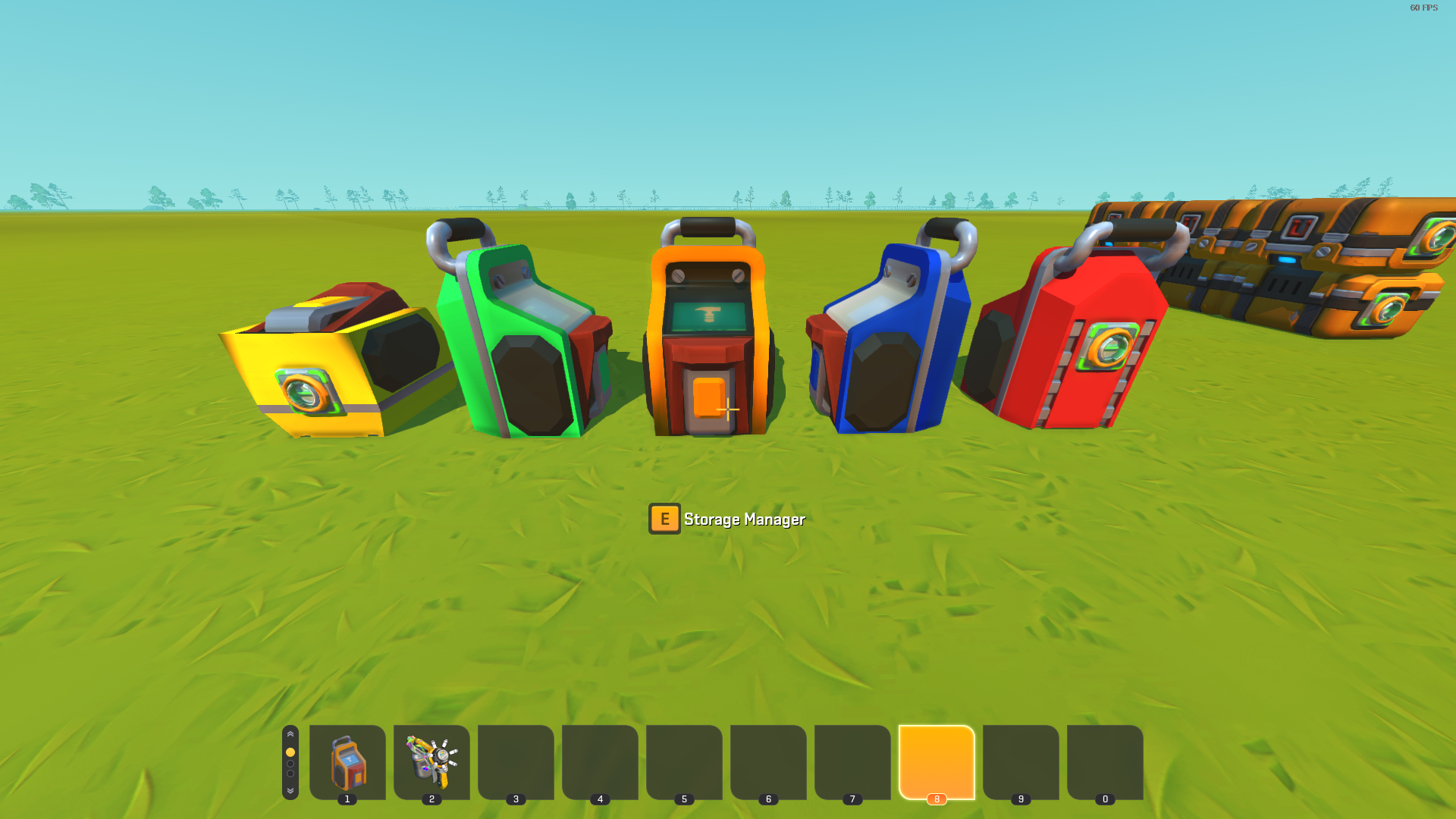Click the highlighted orange hotbar slot 8
1456x819 pixels.
[x=937, y=761]
